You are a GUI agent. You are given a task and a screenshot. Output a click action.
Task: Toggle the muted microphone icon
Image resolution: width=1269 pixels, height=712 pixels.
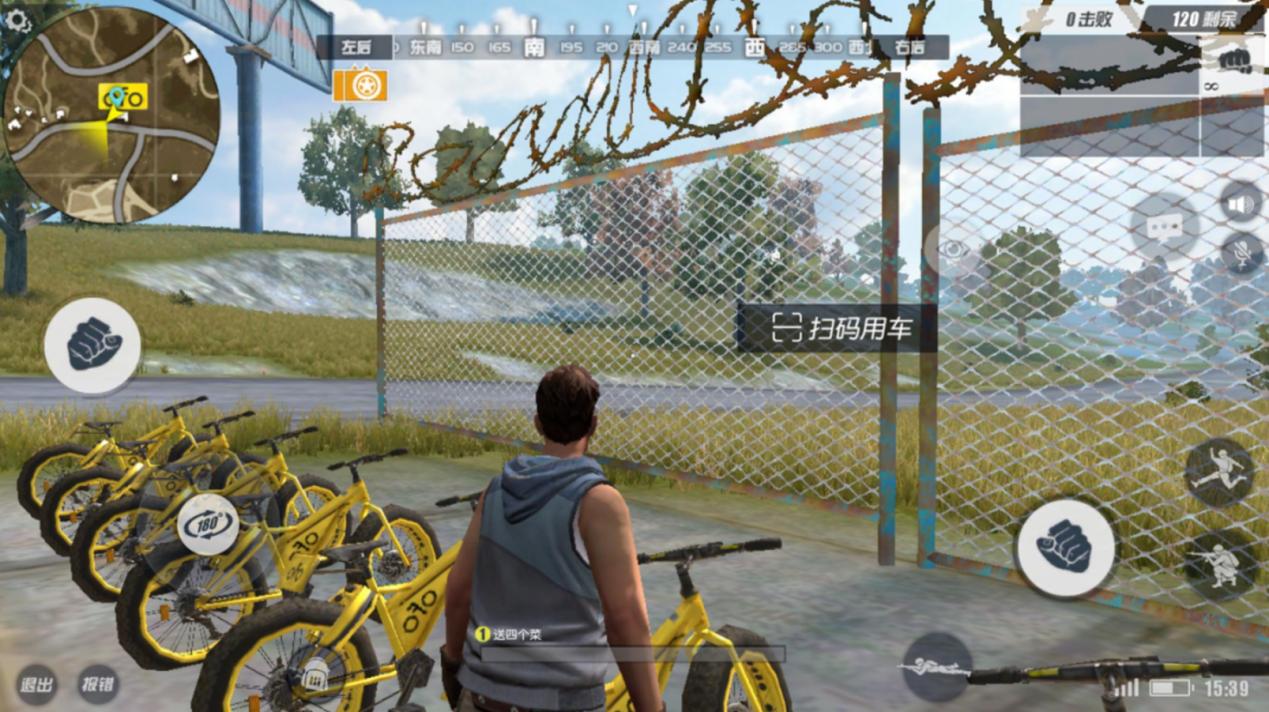[x=1242, y=253]
